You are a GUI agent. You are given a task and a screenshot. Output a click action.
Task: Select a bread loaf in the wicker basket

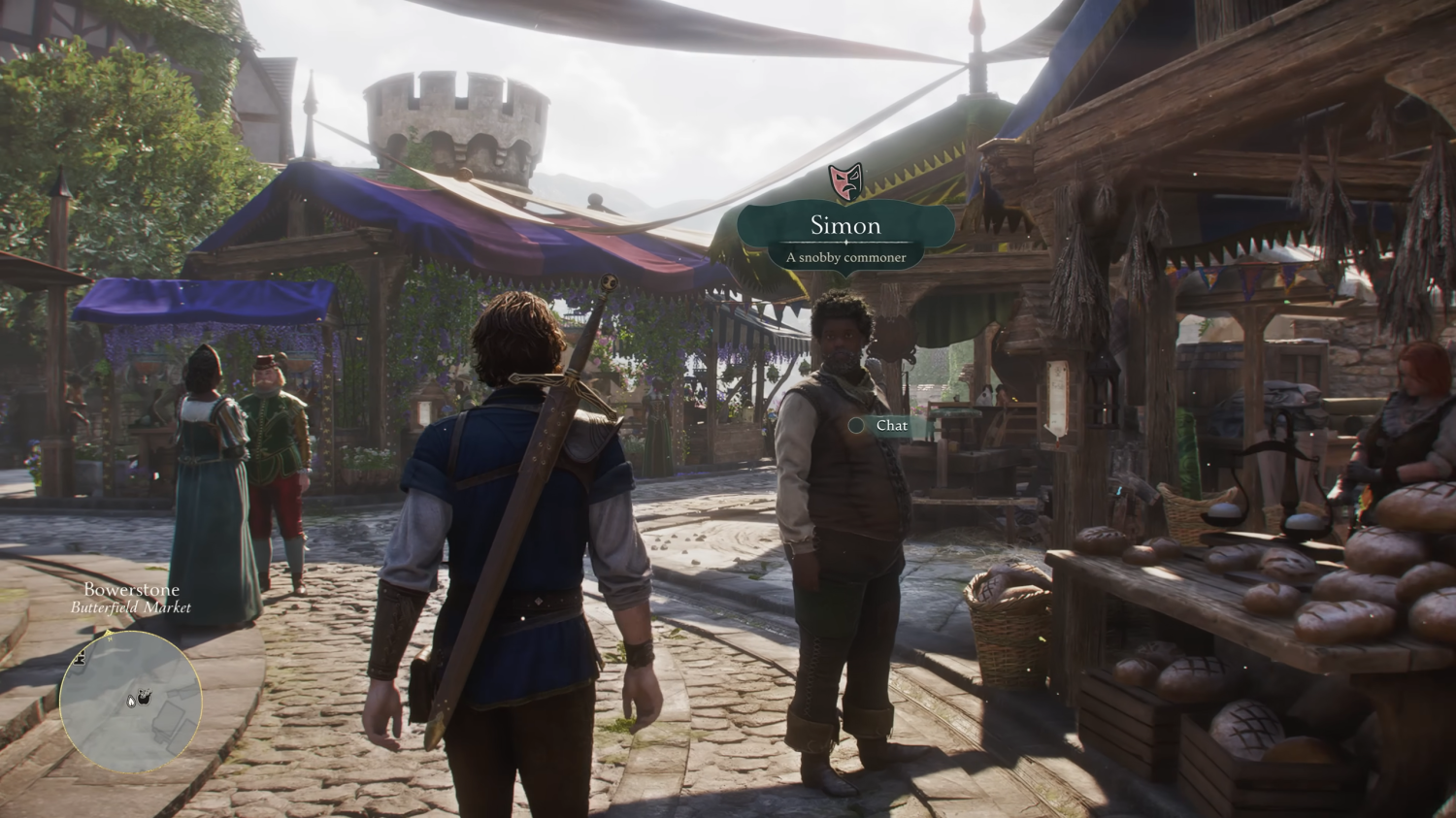(x=1000, y=582)
